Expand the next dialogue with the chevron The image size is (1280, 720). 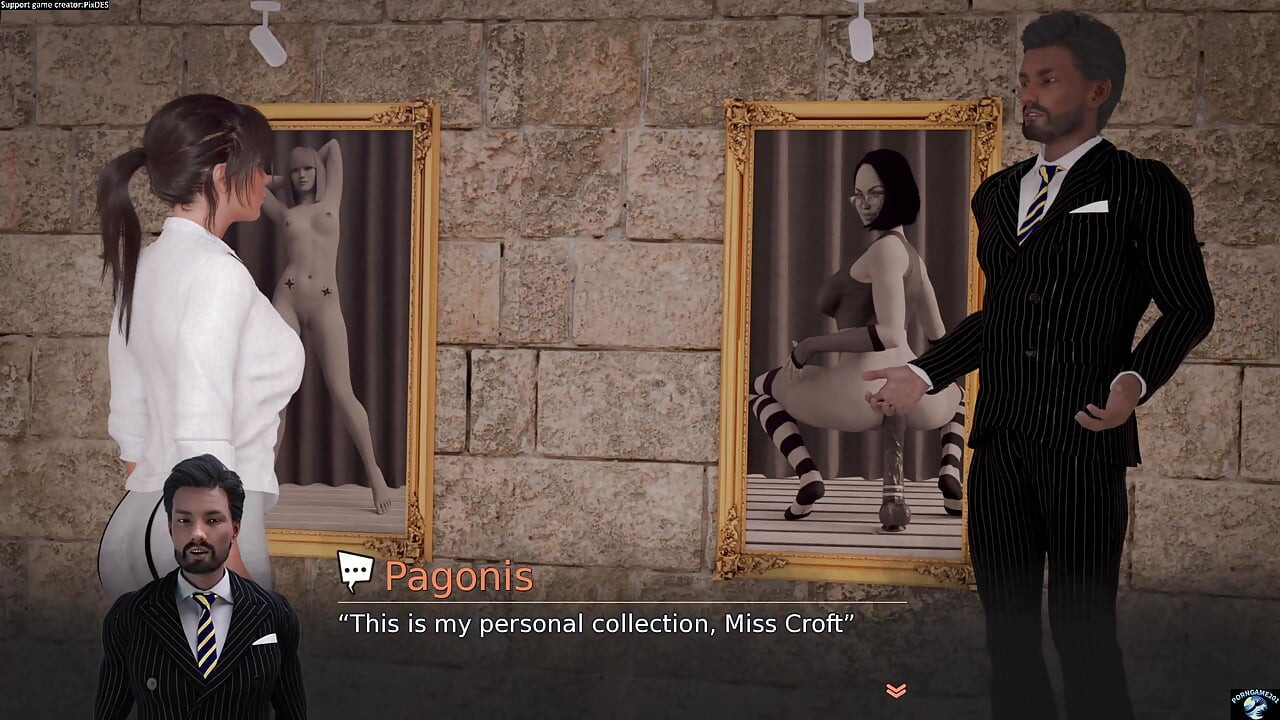pos(895,689)
